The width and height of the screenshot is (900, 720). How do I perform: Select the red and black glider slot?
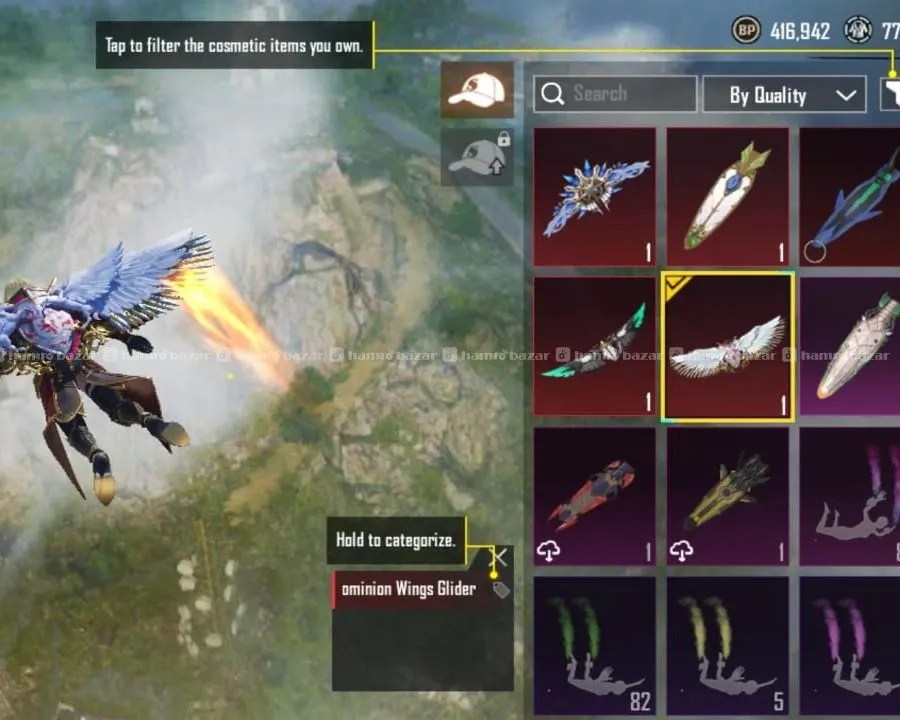coord(595,496)
